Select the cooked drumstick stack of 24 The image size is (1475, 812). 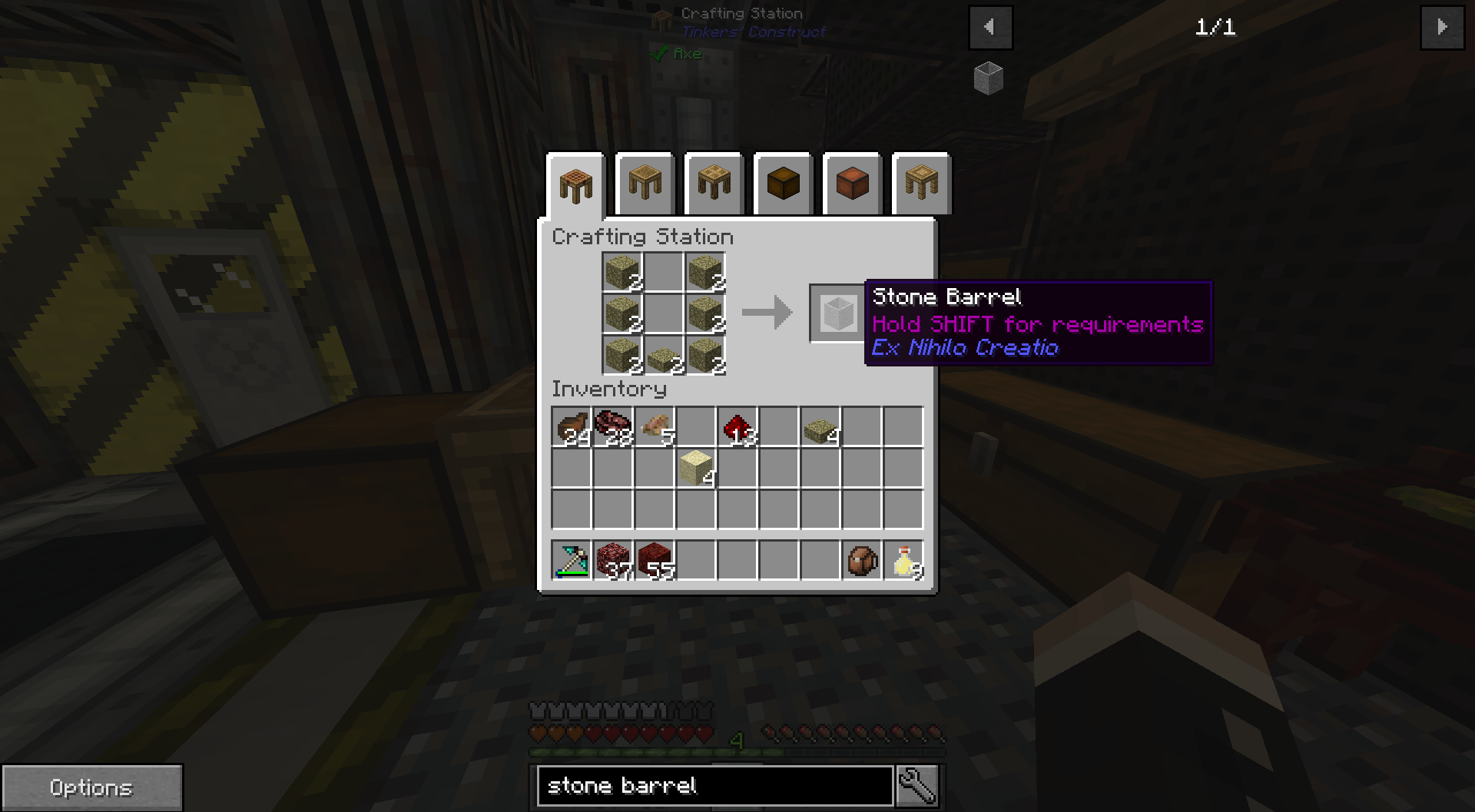(x=572, y=428)
